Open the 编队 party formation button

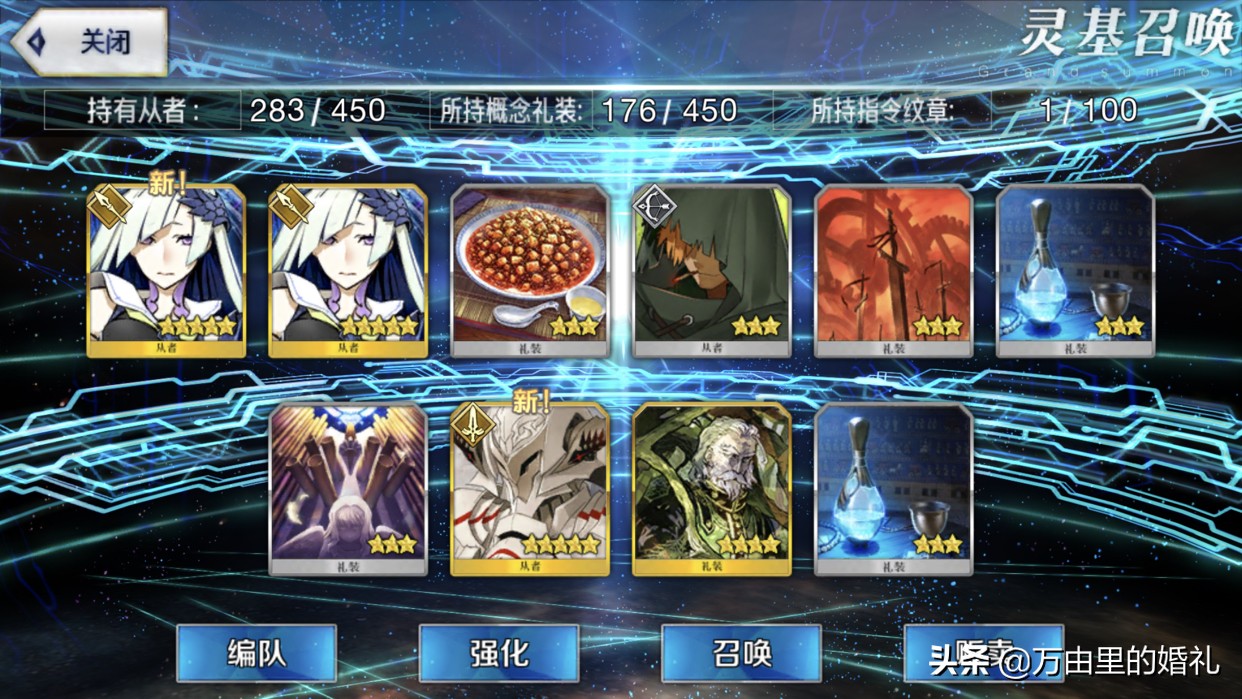256,653
